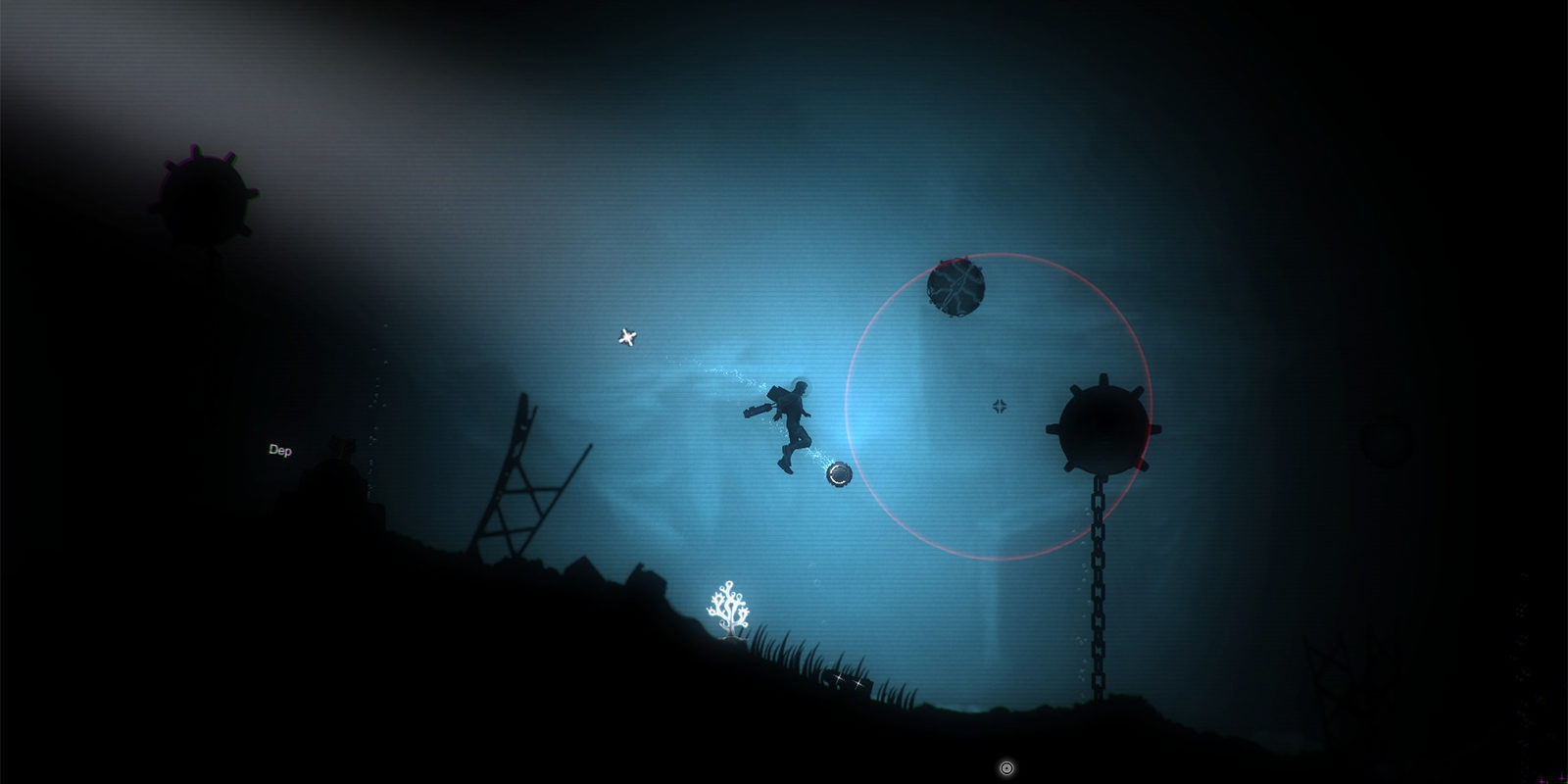Click the Dep label on the left

click(x=280, y=452)
